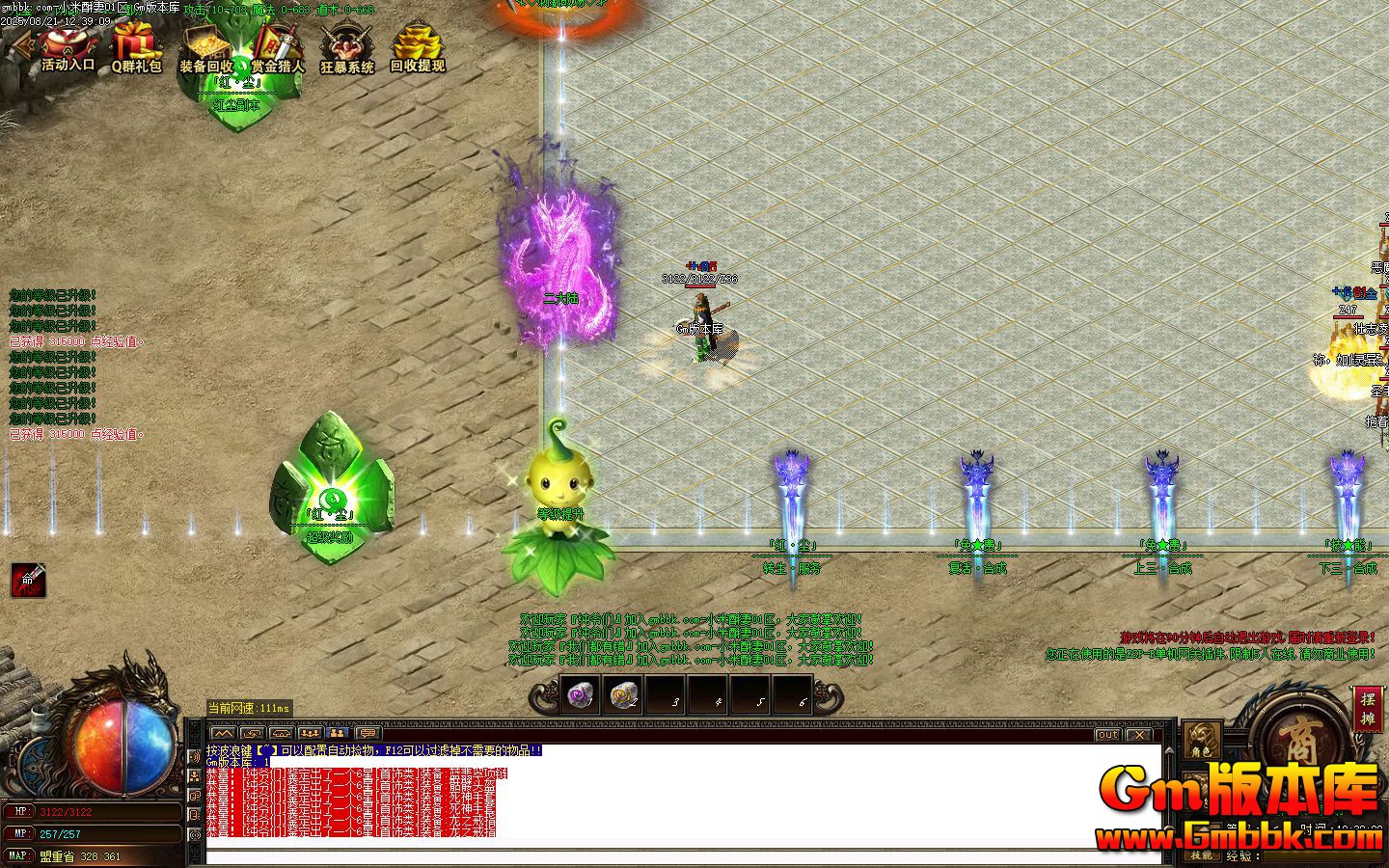Claim the Q群礼包 gift box
The image size is (1389, 868).
pos(136,48)
